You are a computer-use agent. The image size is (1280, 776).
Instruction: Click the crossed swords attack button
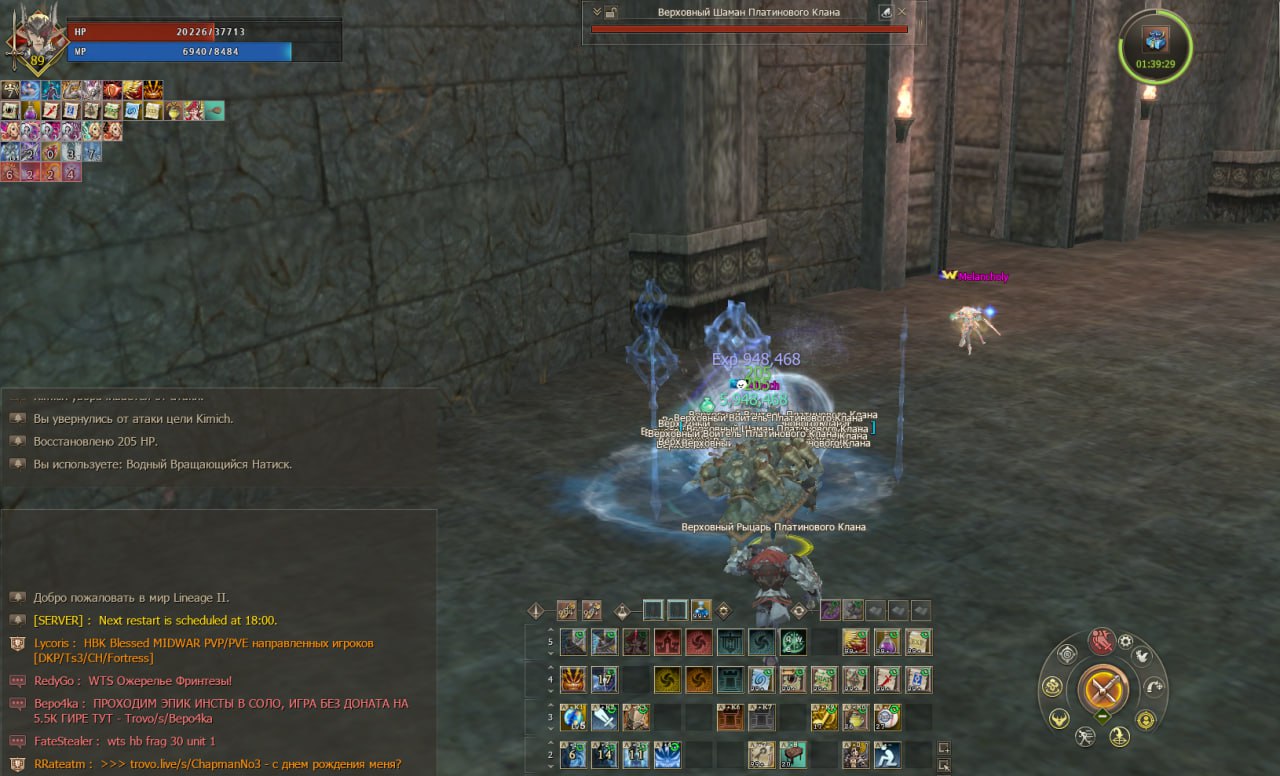pyautogui.click(x=1103, y=688)
